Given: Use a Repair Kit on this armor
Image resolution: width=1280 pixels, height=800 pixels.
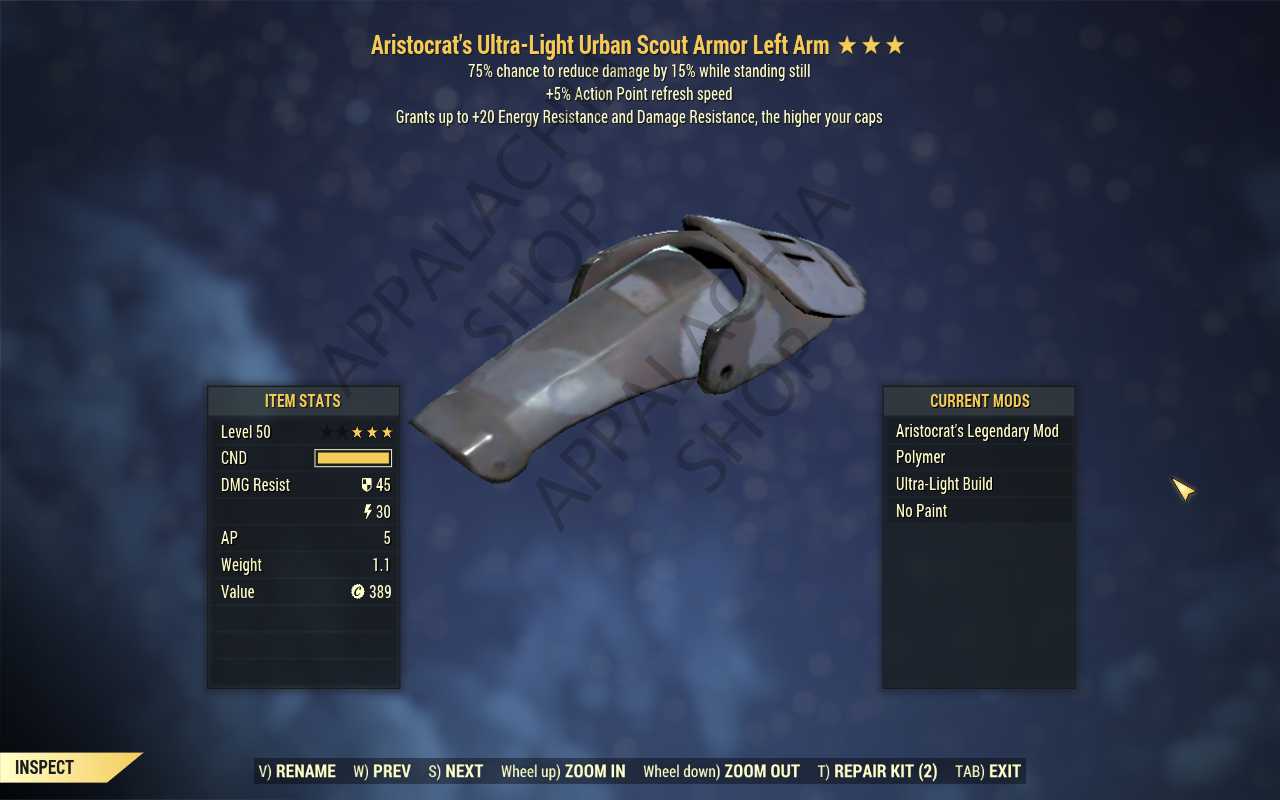Looking at the screenshot, I should [x=877, y=771].
